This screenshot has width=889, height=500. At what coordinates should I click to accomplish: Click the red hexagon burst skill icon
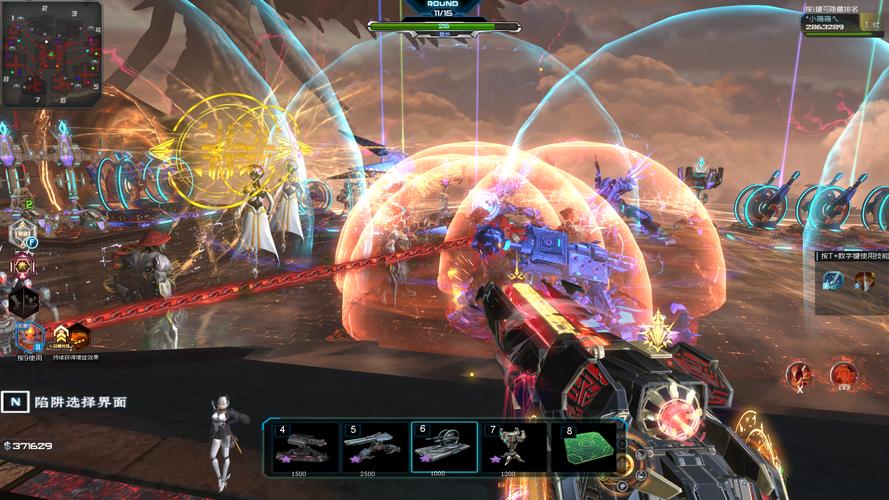point(23,267)
